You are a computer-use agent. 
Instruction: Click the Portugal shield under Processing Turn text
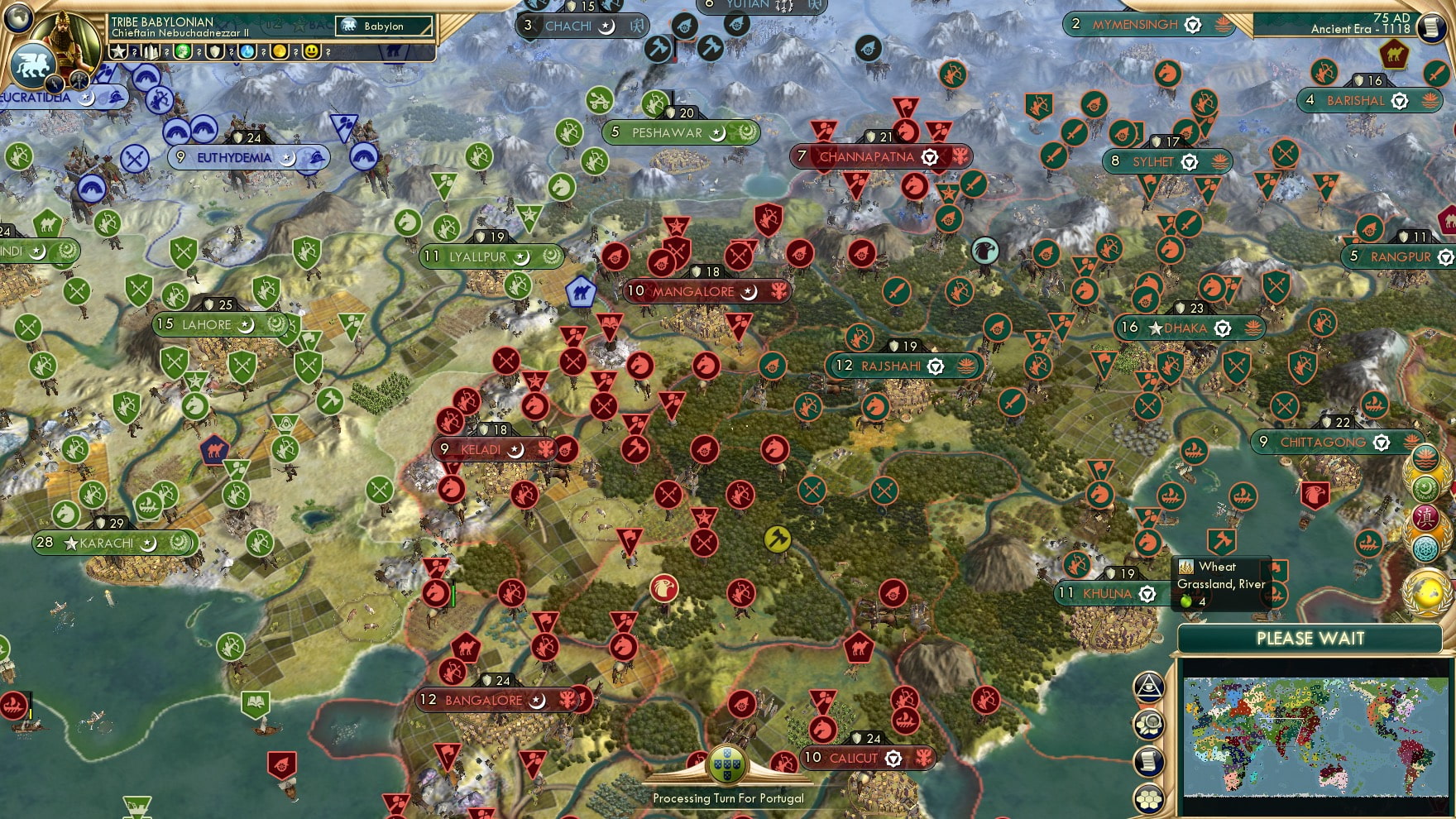[x=727, y=765]
